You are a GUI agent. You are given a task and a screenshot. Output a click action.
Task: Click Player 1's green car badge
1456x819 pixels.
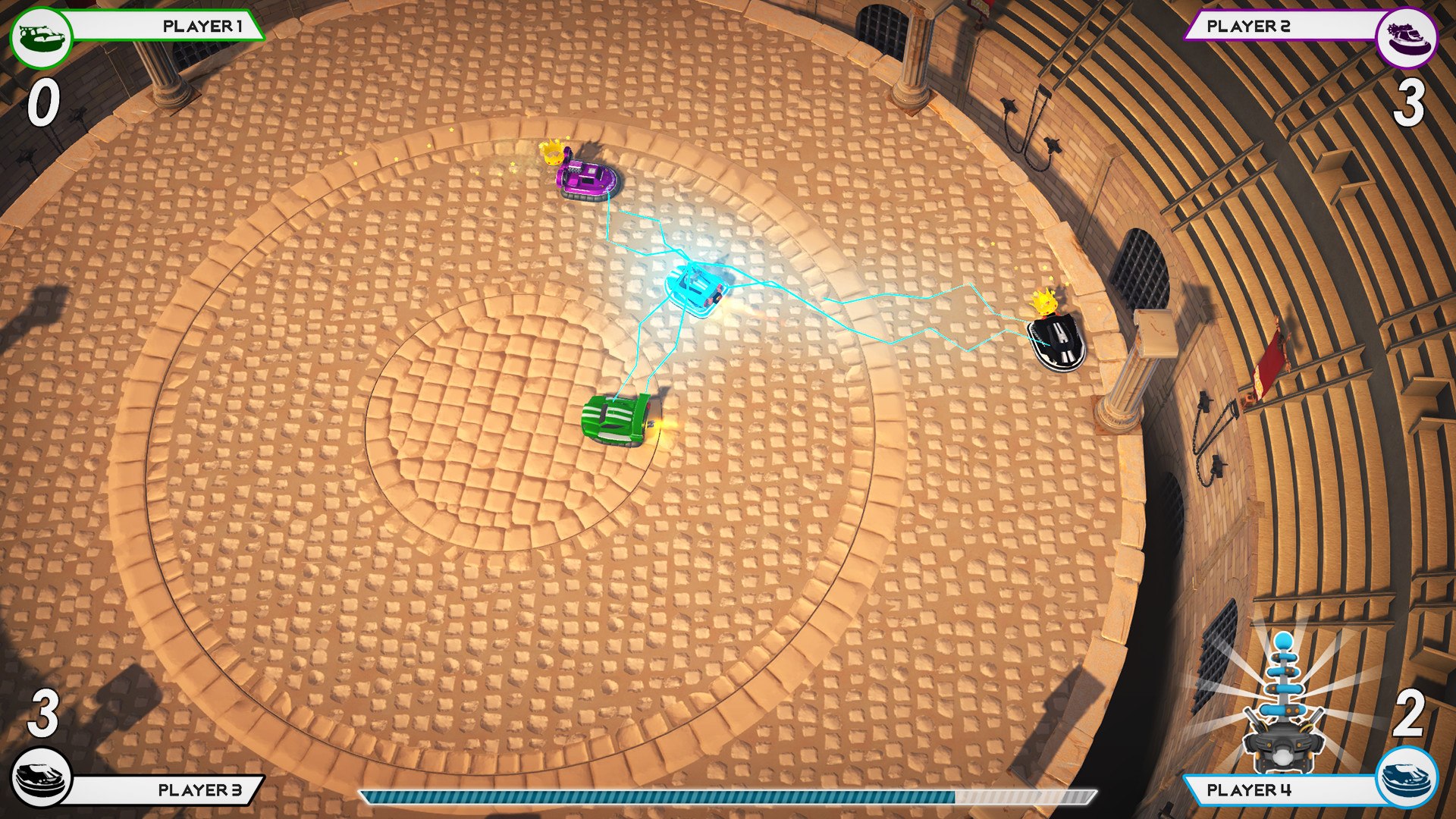pos(41,36)
